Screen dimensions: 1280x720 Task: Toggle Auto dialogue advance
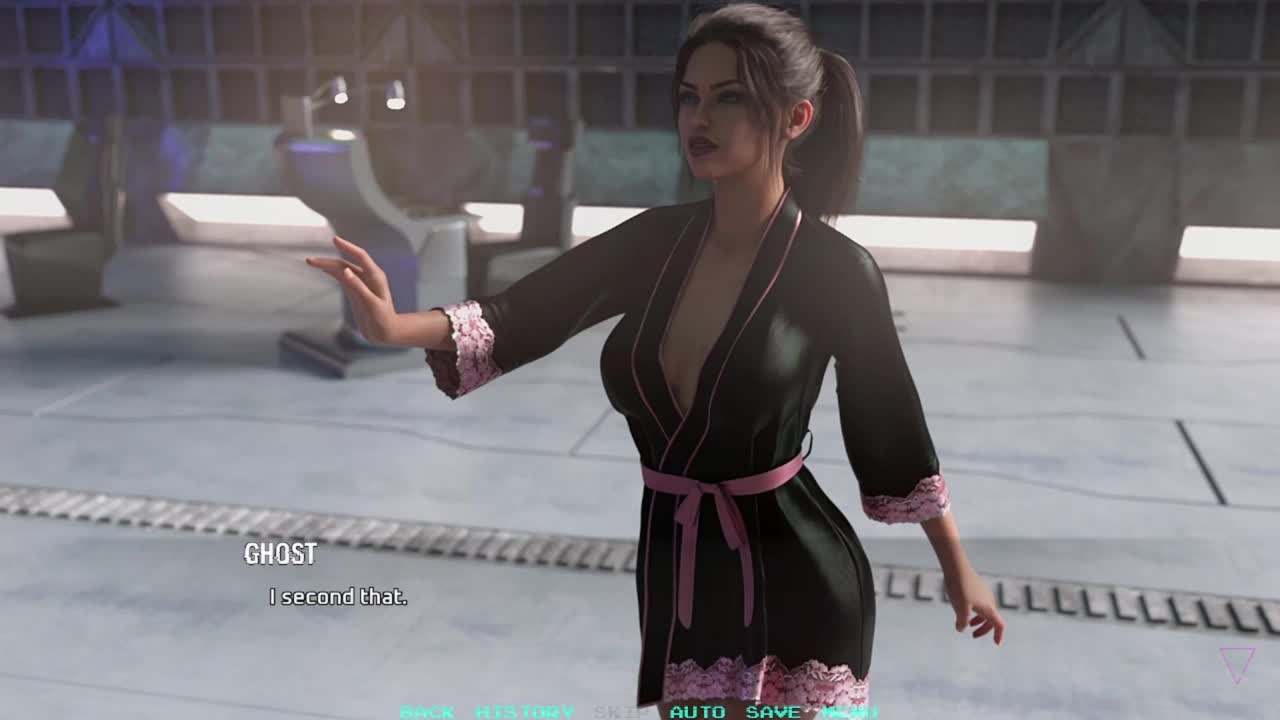click(x=697, y=712)
